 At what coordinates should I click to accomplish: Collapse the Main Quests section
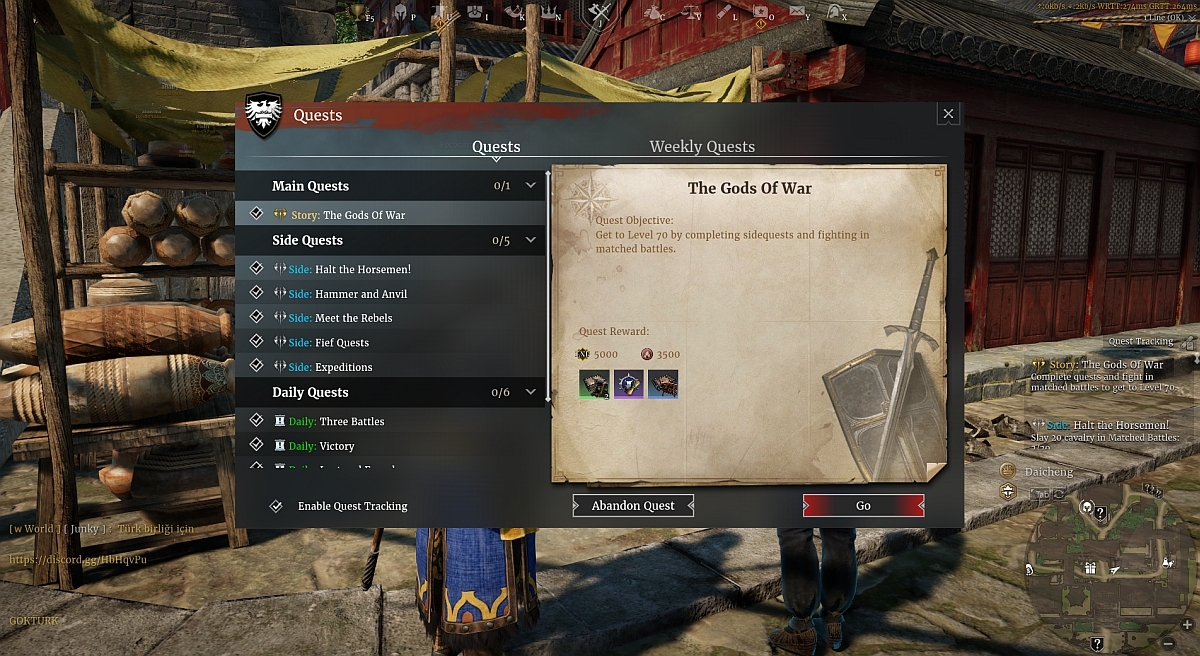(531, 186)
